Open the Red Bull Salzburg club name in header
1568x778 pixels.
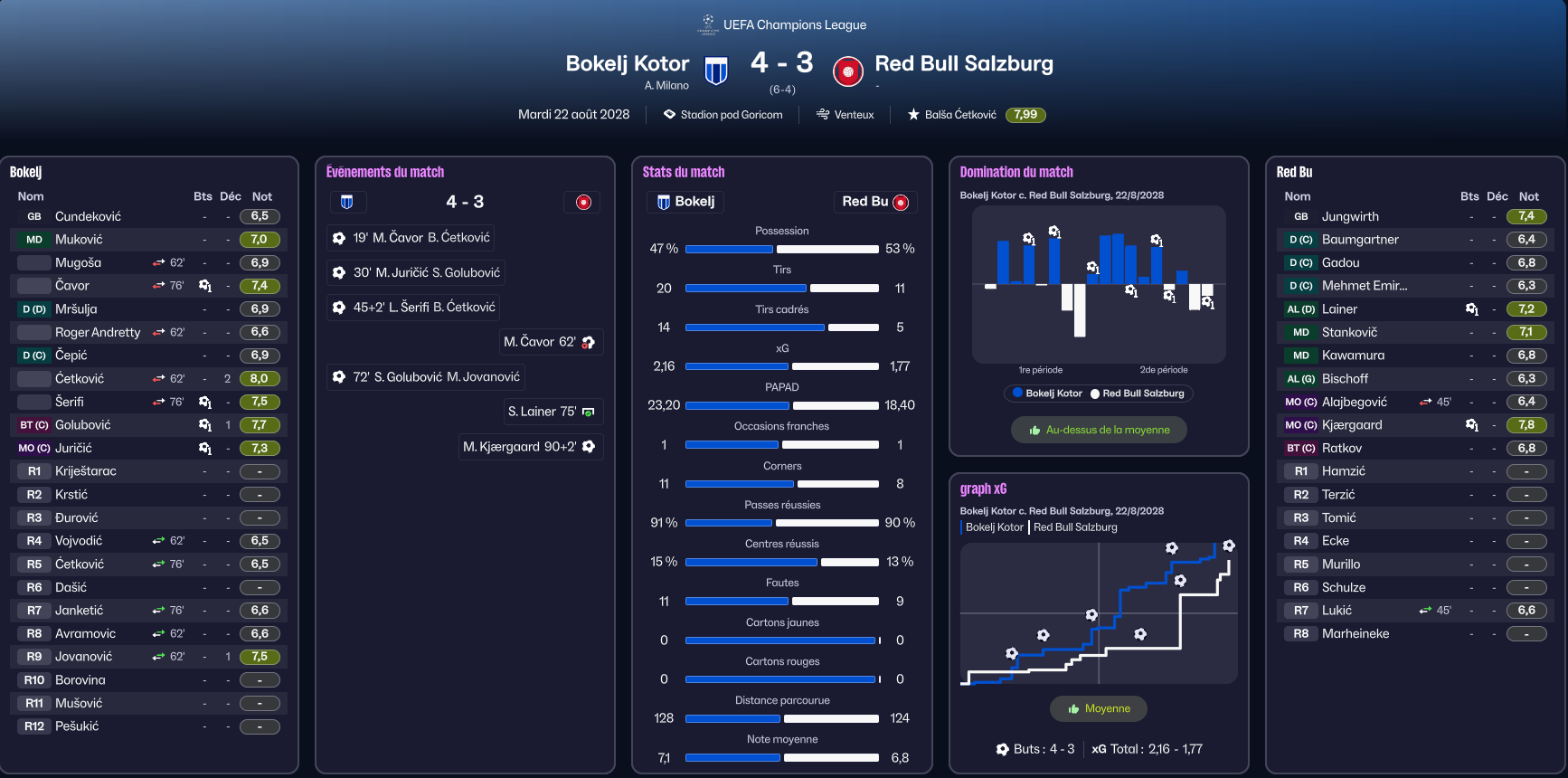(963, 63)
